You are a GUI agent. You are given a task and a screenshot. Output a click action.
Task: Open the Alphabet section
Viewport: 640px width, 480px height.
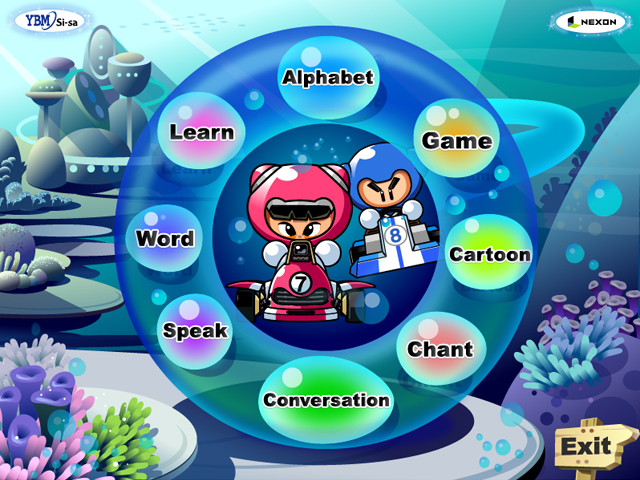pyautogui.click(x=327, y=77)
